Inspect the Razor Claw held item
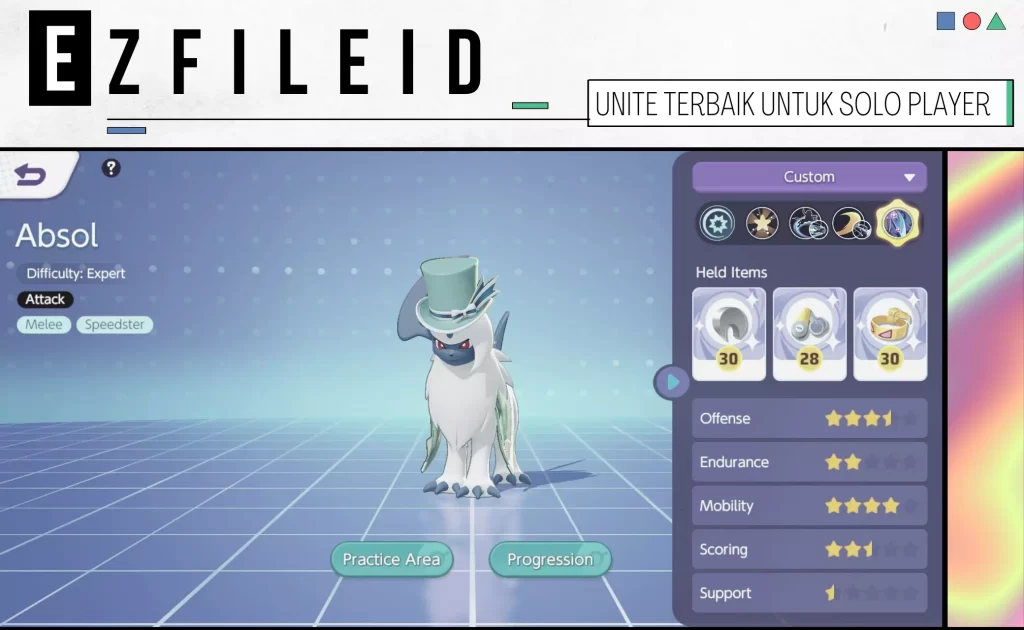1024x630 pixels. point(729,334)
